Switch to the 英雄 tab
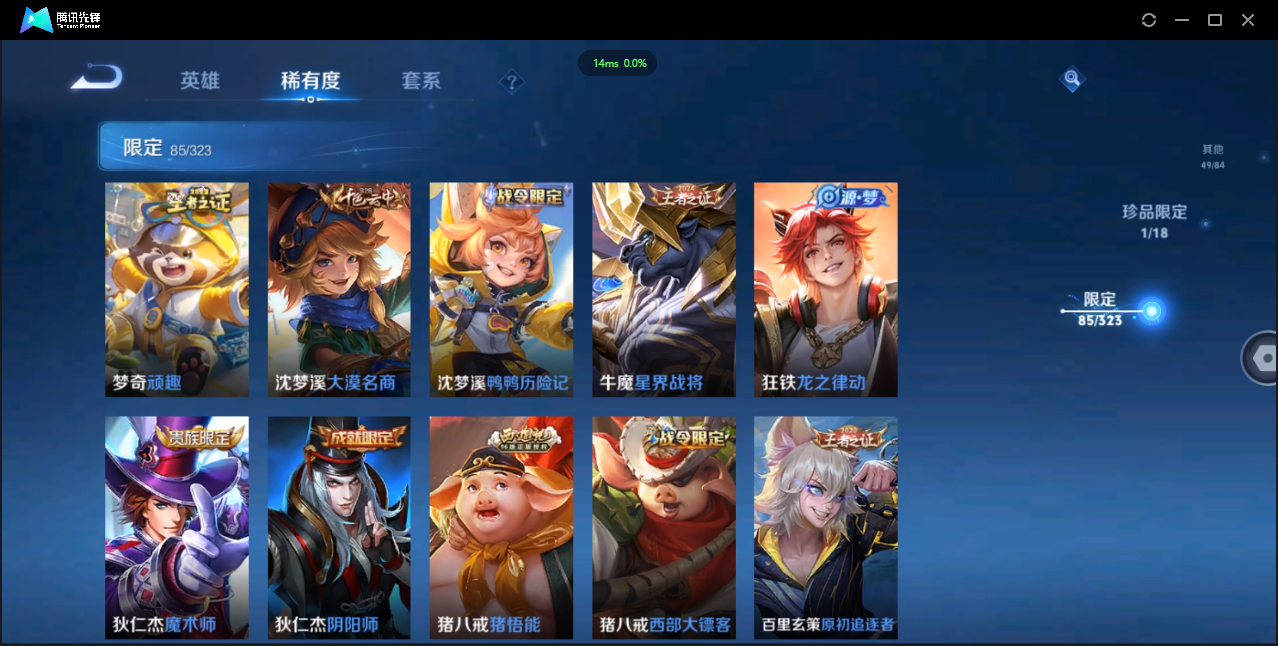The image size is (1278, 646). coord(200,81)
